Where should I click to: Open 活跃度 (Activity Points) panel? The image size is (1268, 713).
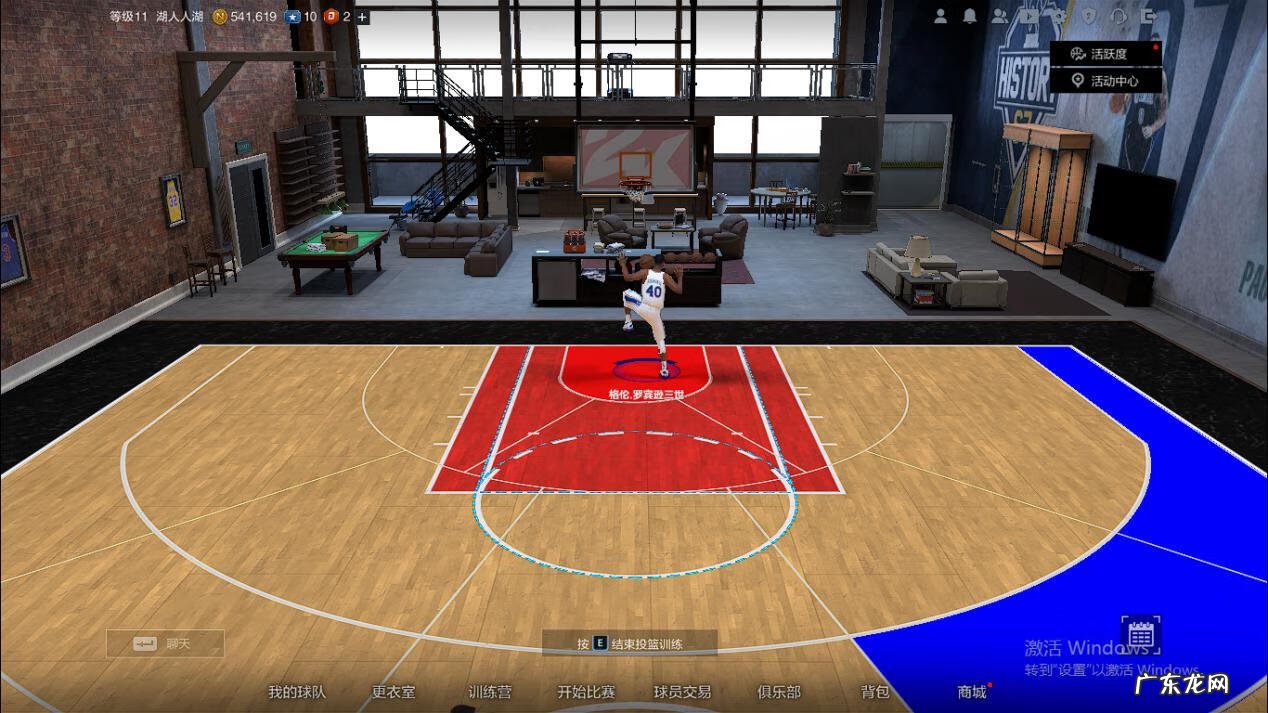1106,54
